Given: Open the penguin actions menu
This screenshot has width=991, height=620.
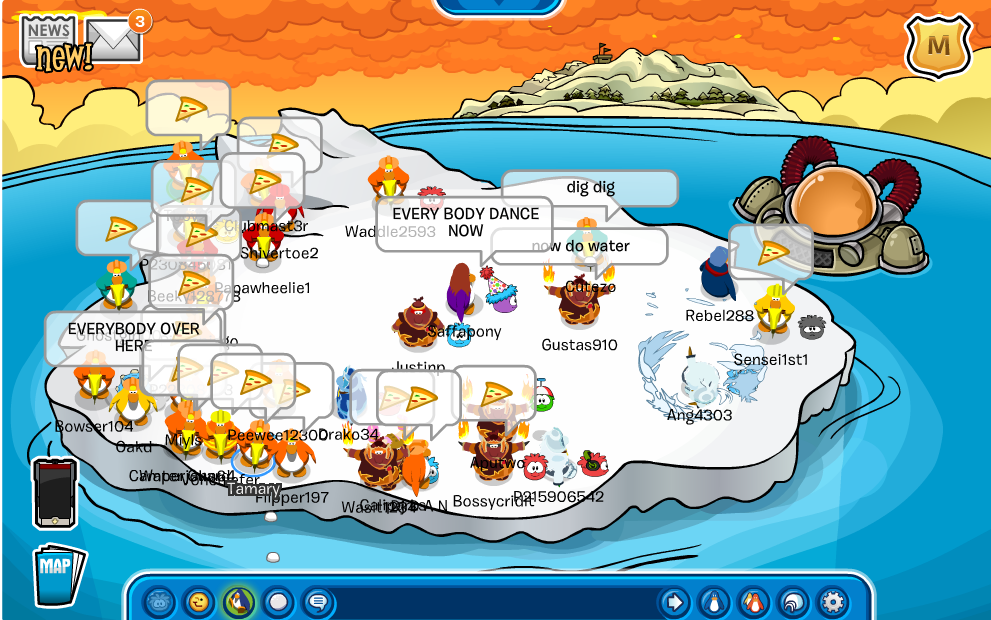Looking at the screenshot, I should point(238,602).
